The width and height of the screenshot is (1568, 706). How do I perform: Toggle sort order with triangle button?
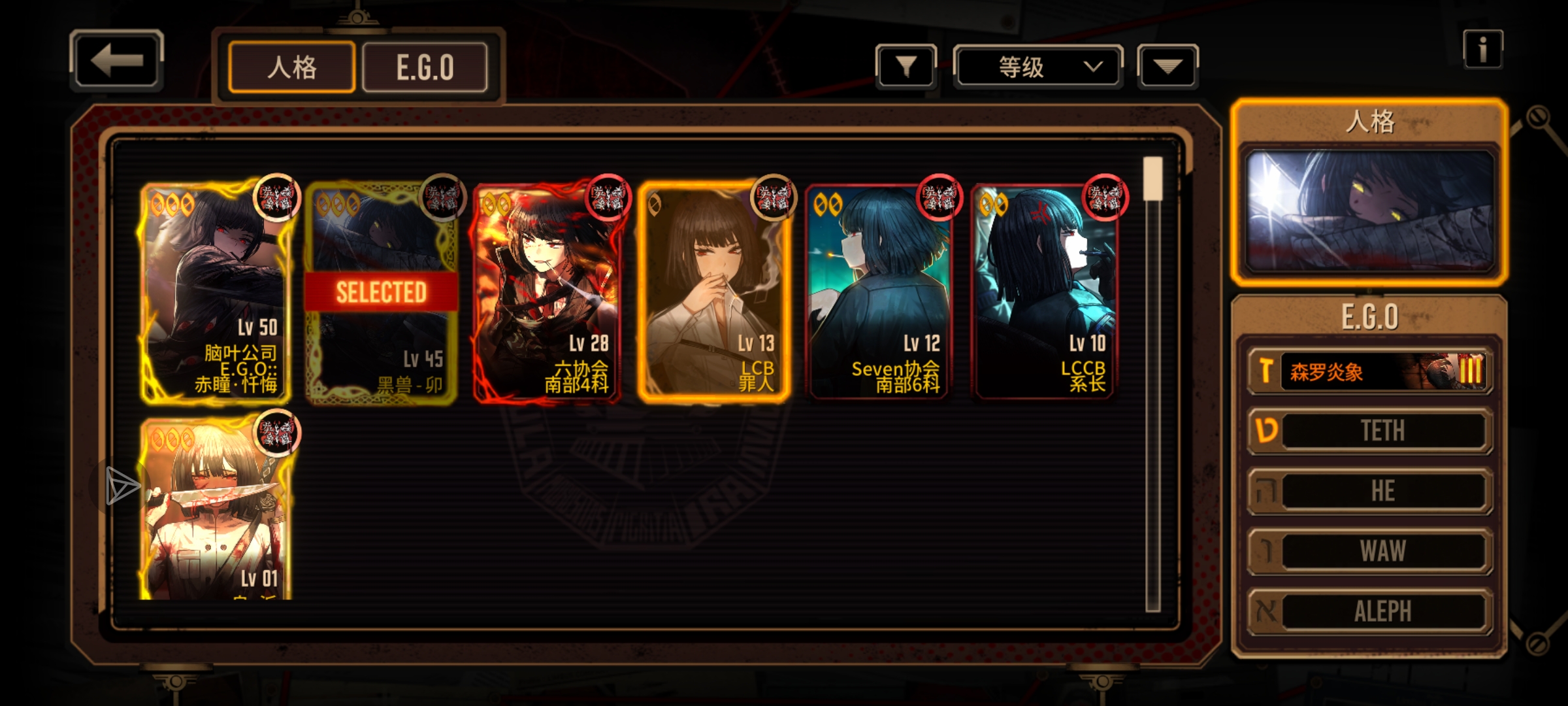pyautogui.click(x=1168, y=66)
